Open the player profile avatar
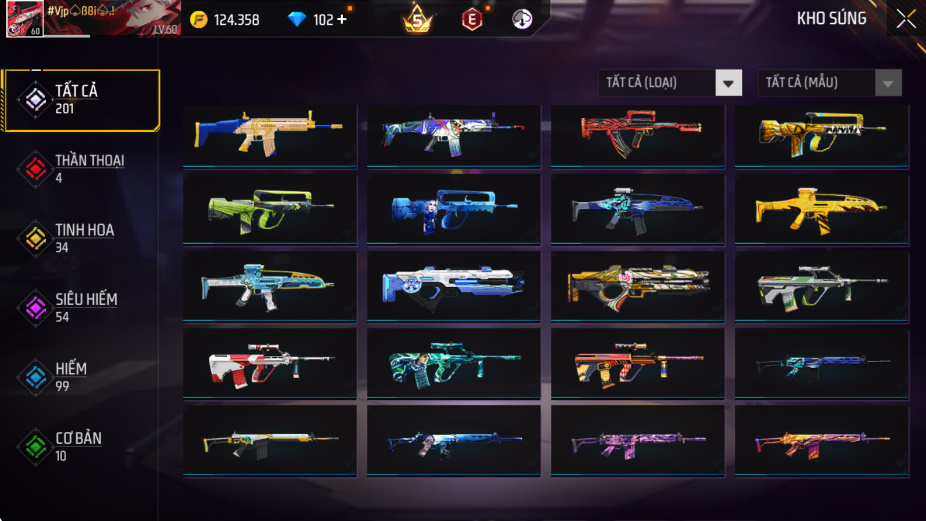This screenshot has height=521, width=926. coord(24,18)
